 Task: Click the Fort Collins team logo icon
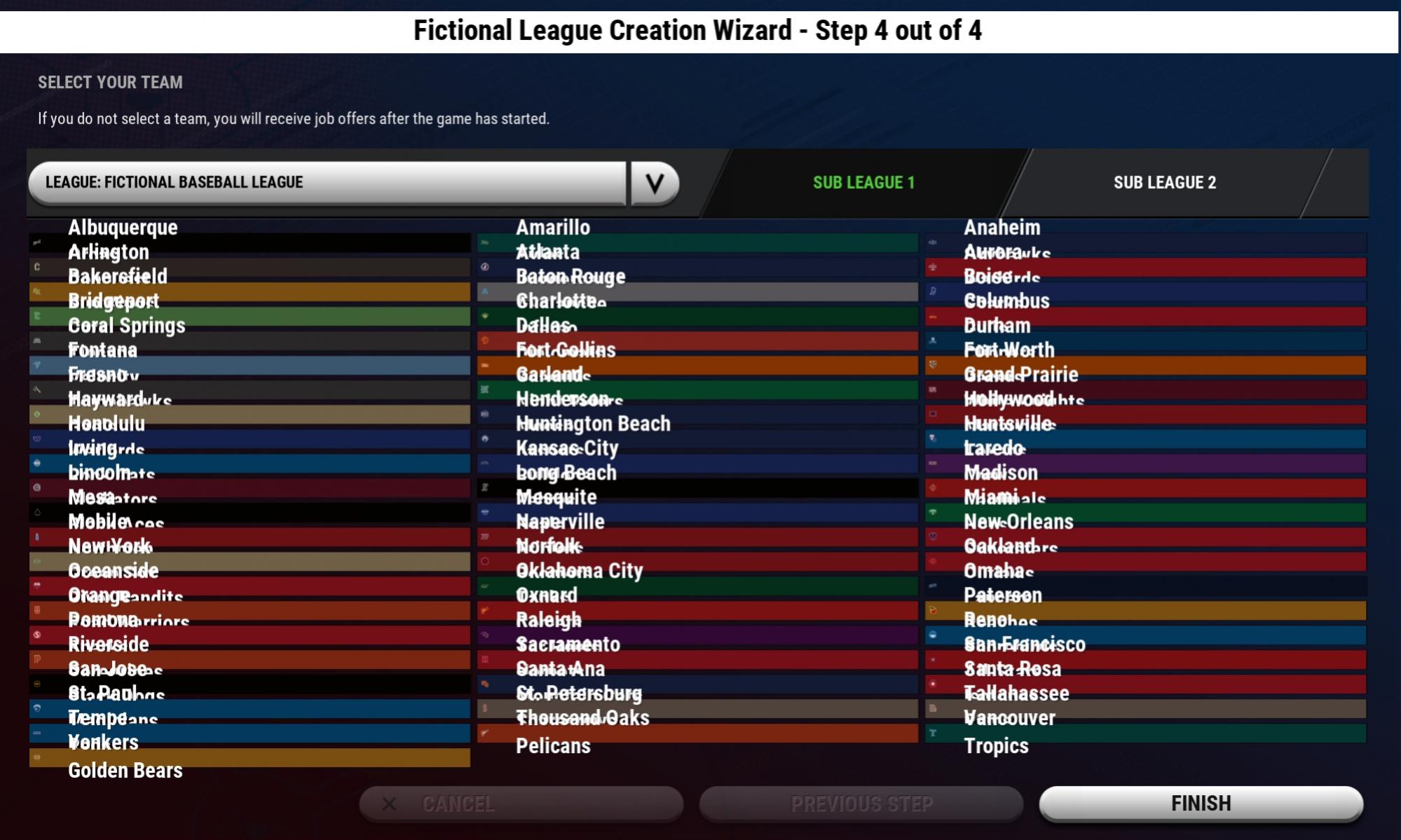pos(485,341)
